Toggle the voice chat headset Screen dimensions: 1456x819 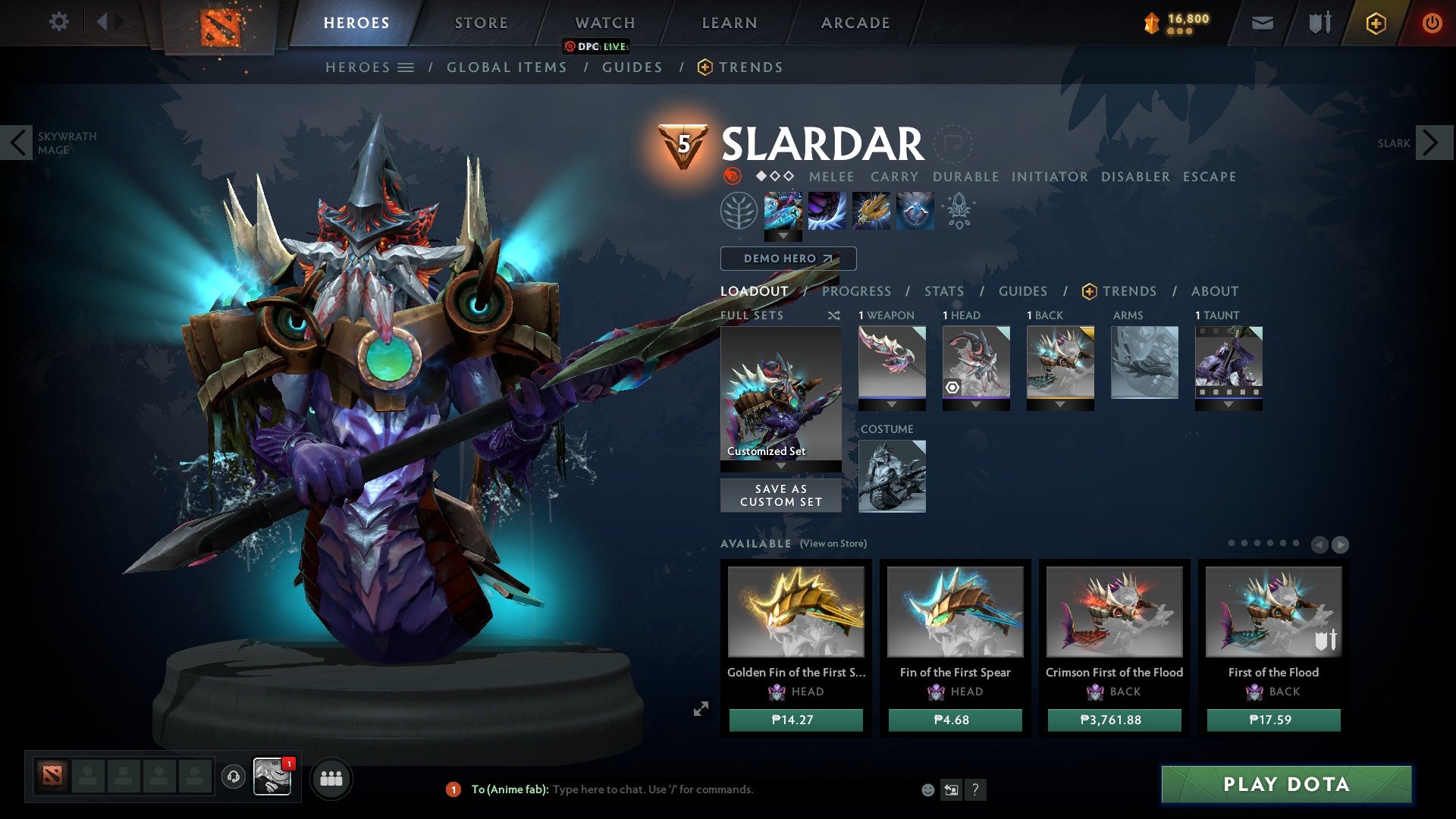pyautogui.click(x=234, y=778)
